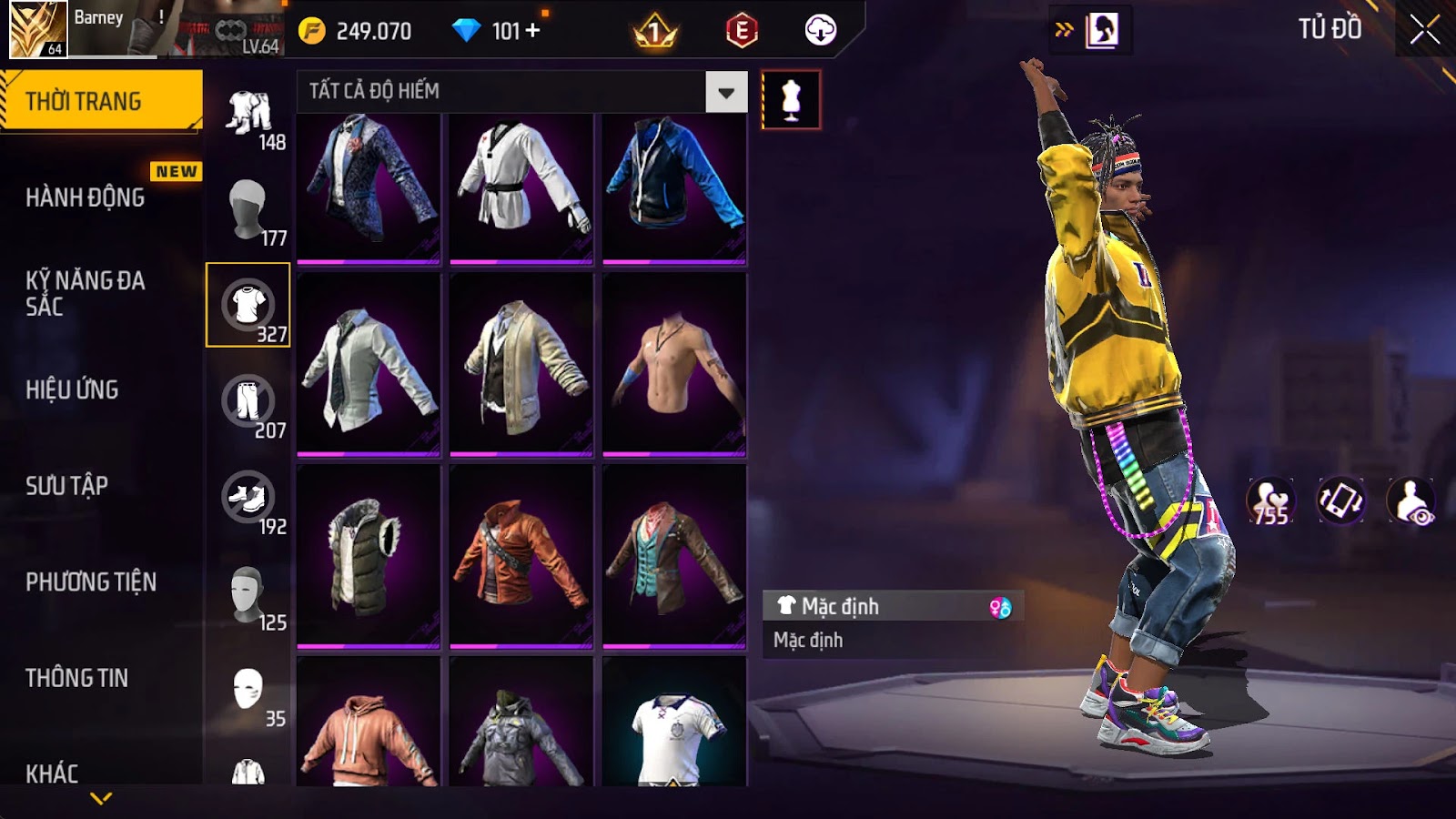This screenshot has height=819, width=1456.
Task: Close the wardrobe with the X button
Action: pyautogui.click(x=1424, y=30)
